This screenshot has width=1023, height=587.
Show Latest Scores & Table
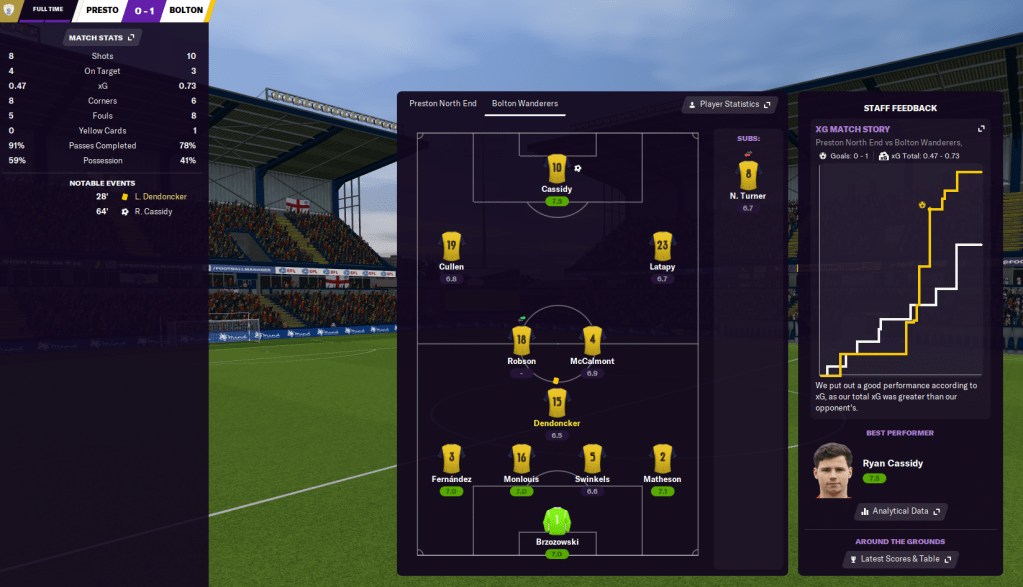900,559
